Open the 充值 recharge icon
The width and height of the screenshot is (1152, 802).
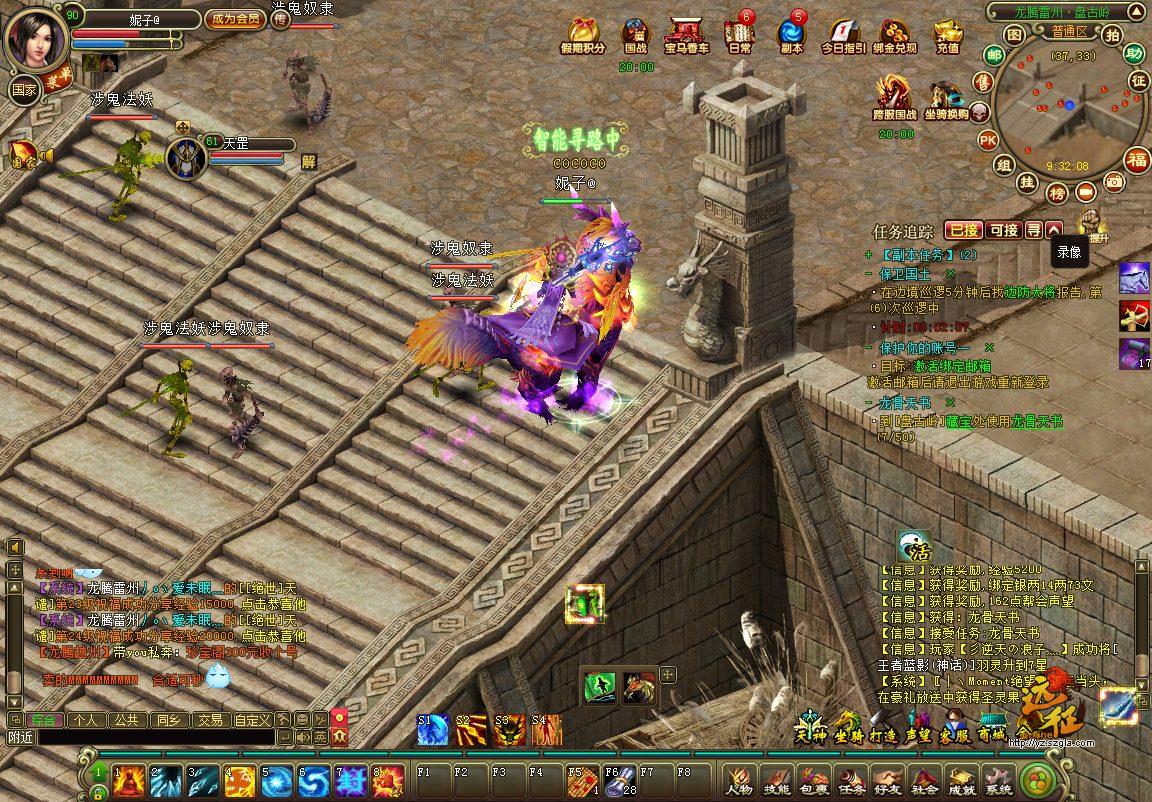point(947,36)
